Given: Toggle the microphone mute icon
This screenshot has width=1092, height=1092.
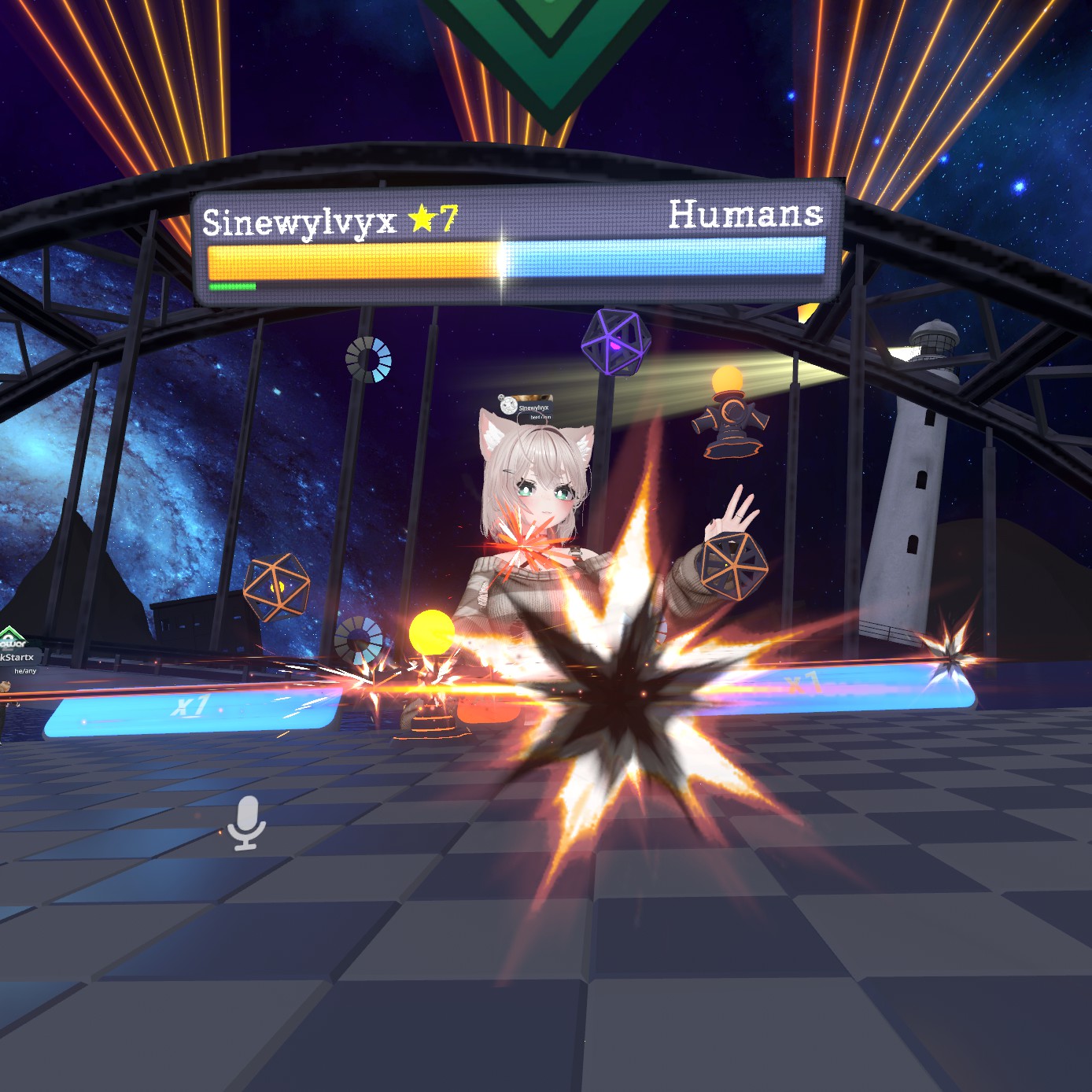Looking at the screenshot, I should (246, 822).
